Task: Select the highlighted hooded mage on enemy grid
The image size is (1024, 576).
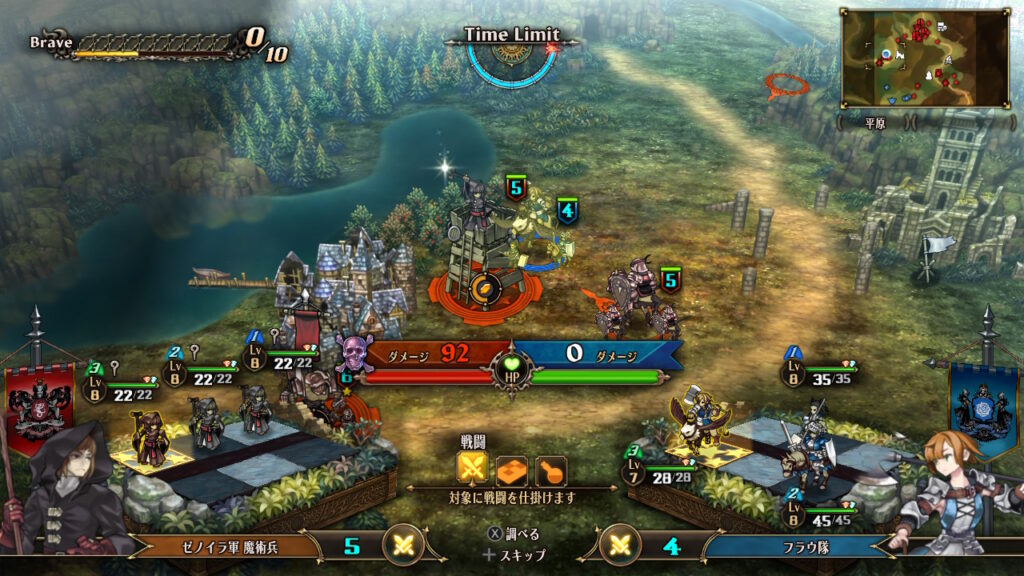Action: [x=149, y=437]
